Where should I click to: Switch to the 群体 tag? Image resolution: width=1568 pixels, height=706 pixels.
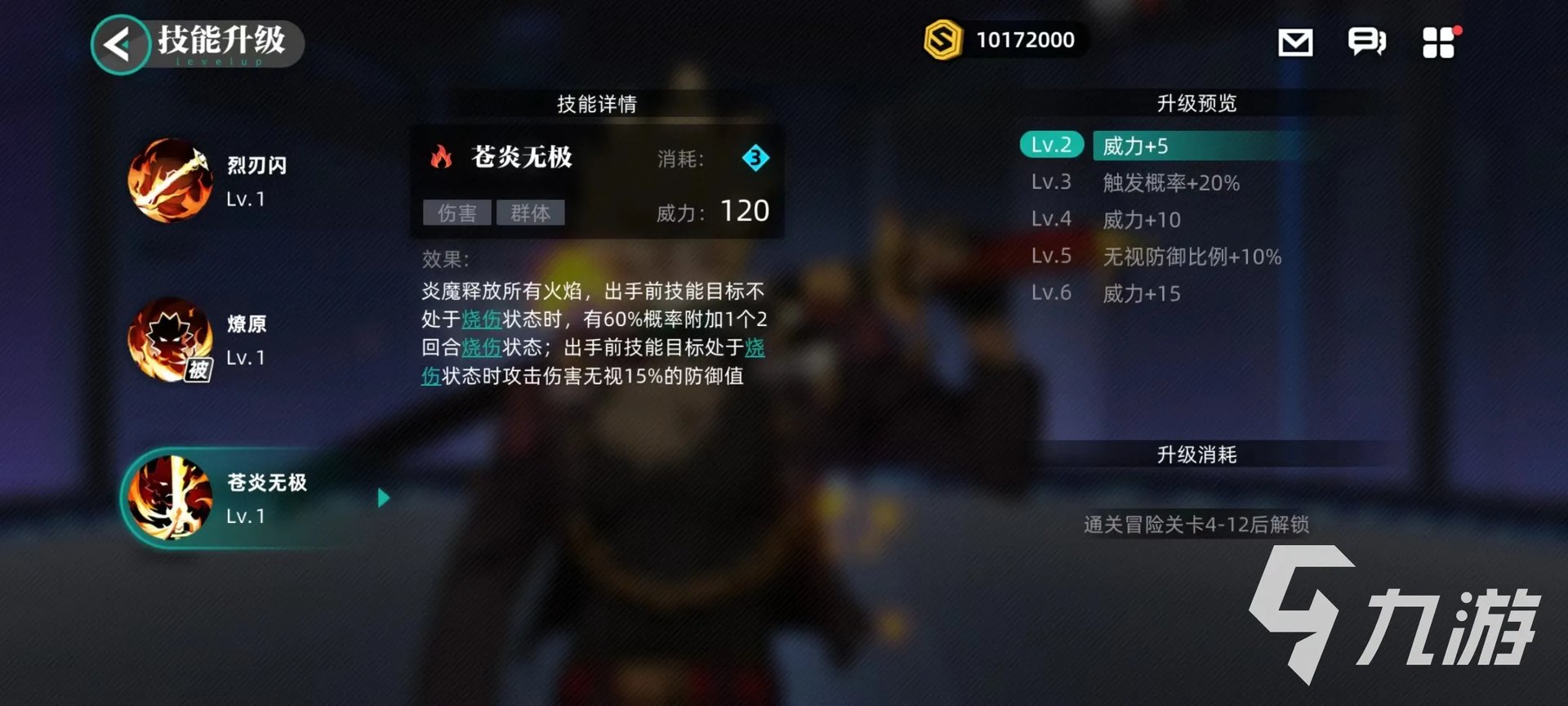coord(532,213)
